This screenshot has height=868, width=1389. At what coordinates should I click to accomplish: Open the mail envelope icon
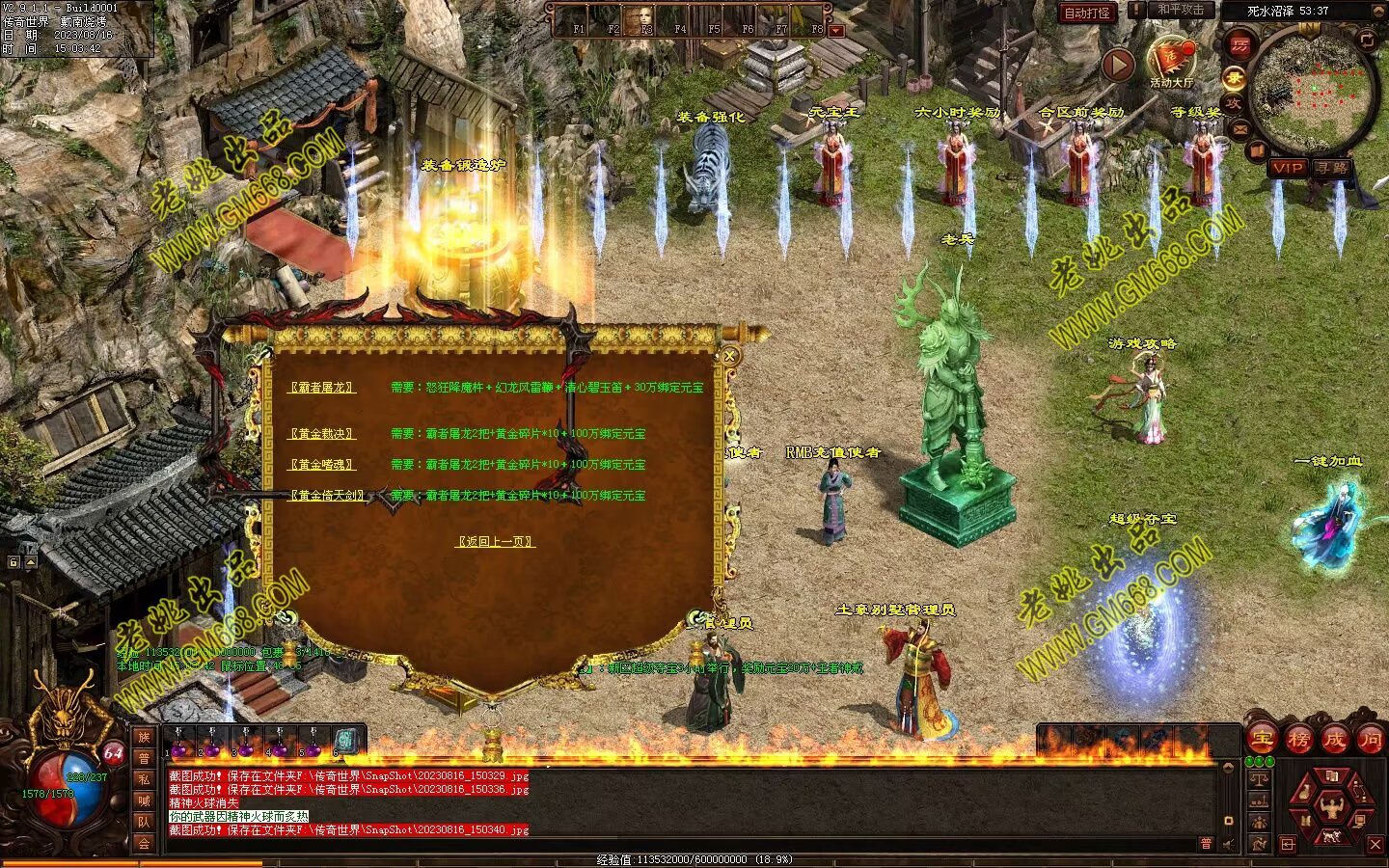[1239, 128]
